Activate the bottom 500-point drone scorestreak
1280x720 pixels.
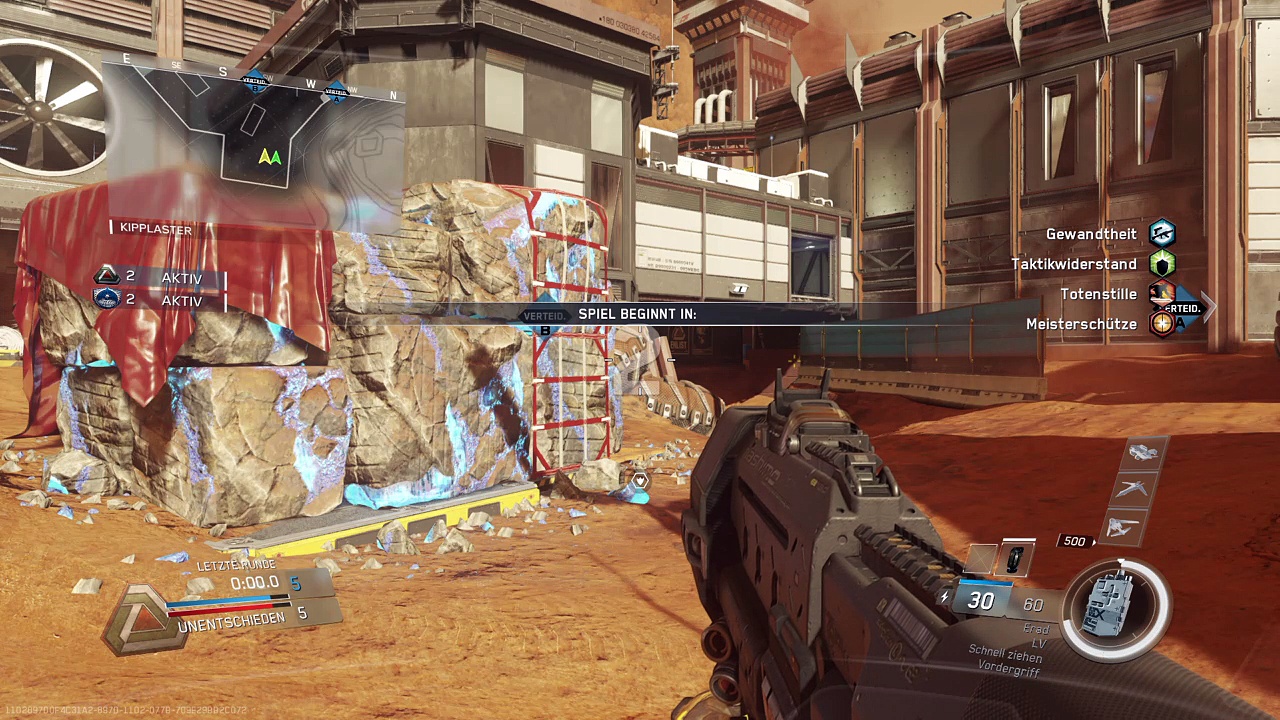pos(1122,527)
